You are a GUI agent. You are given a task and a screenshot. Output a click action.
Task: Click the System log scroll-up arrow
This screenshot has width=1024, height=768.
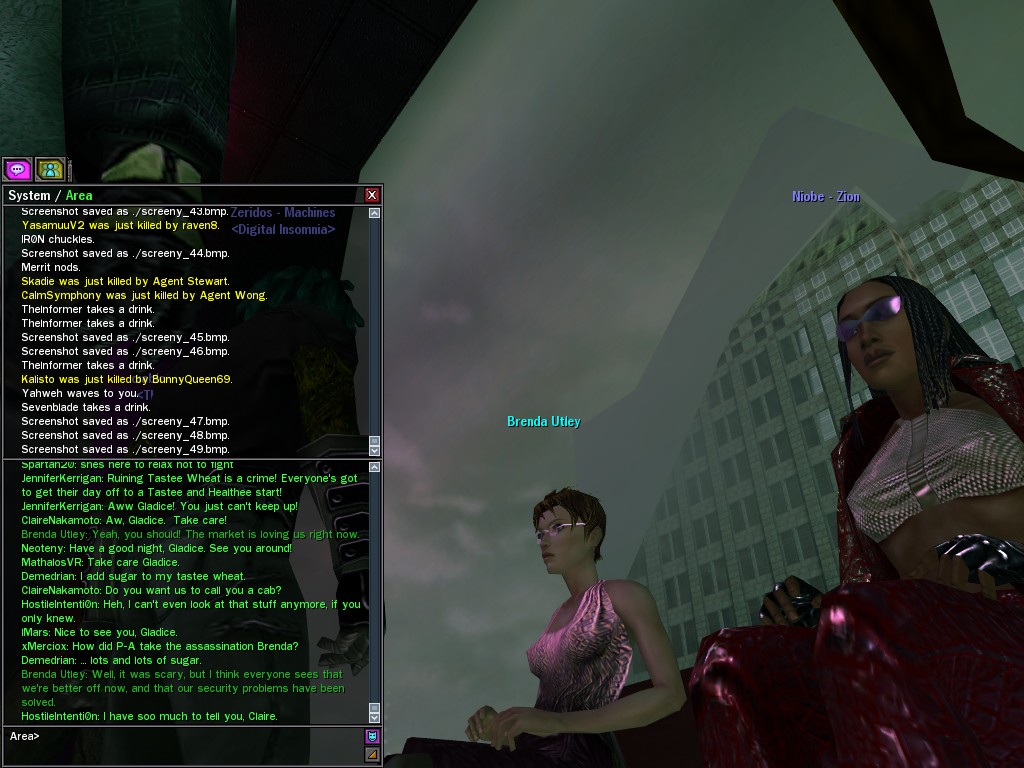375,213
